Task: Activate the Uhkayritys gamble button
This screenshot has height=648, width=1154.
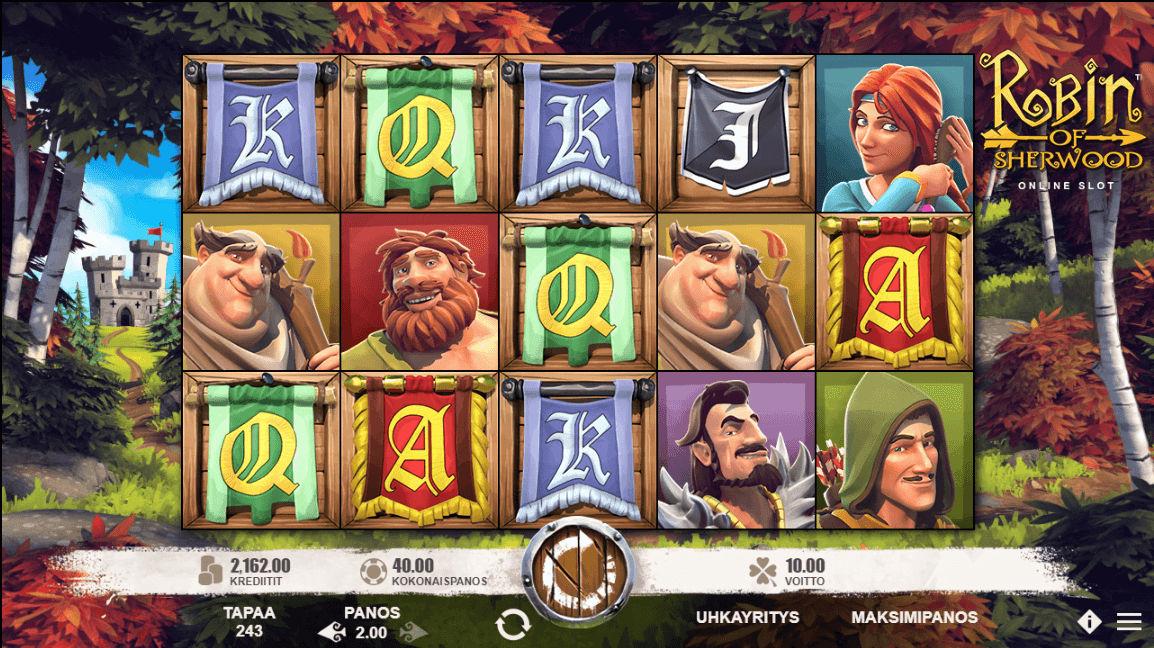Action: (x=747, y=617)
